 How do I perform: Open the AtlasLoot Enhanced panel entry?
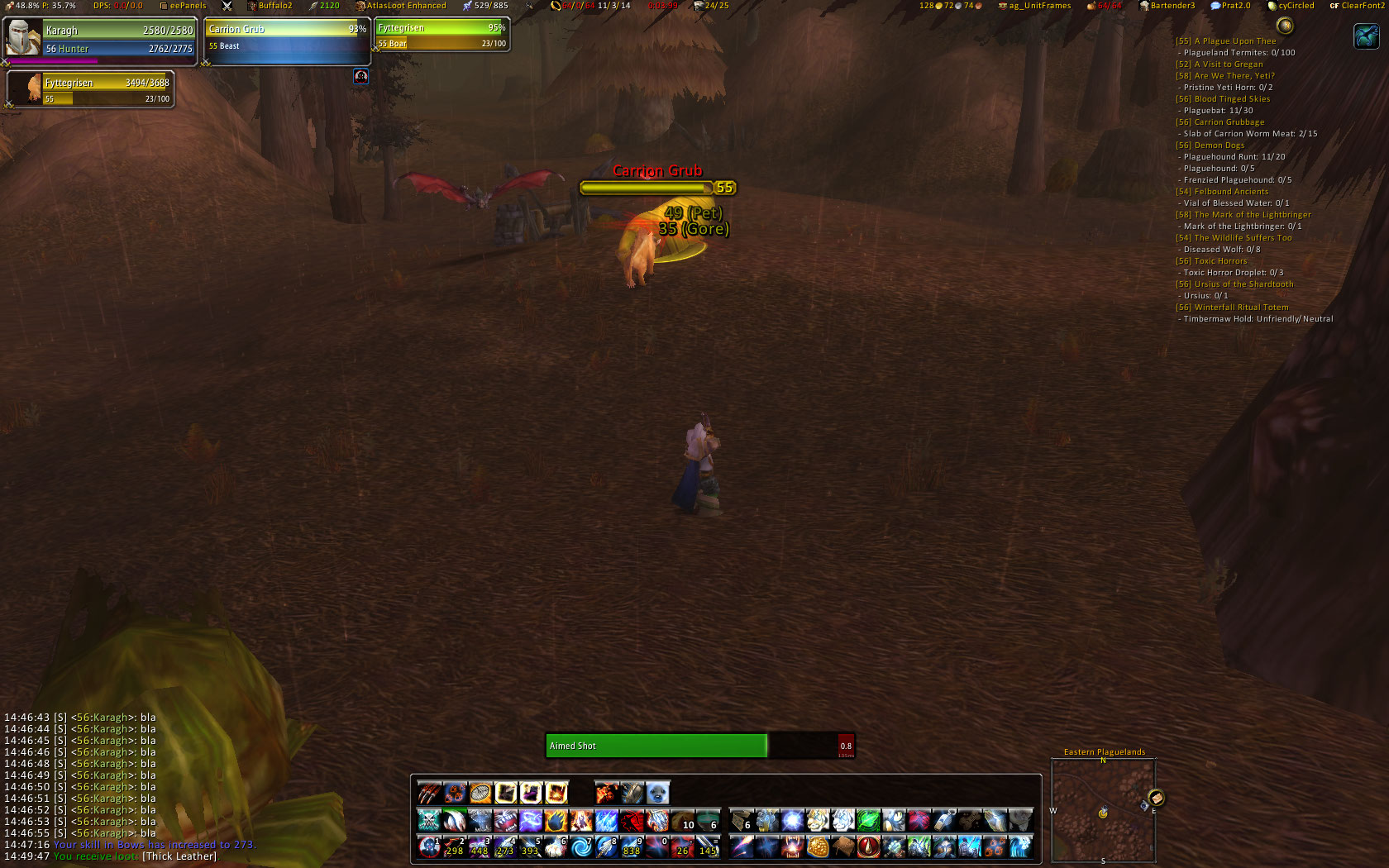point(405,6)
